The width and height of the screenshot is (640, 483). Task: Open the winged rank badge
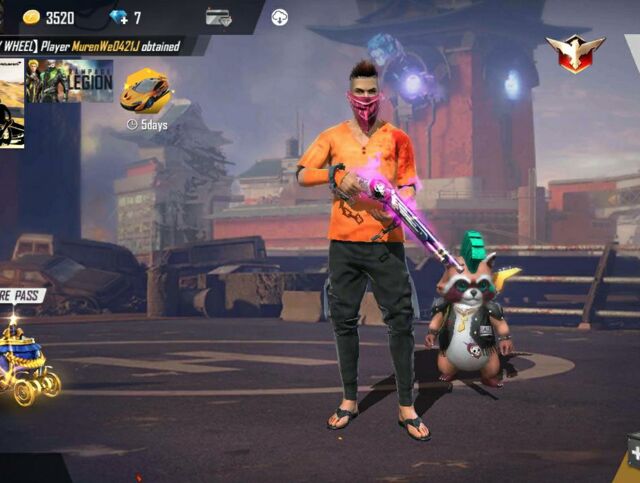575,51
